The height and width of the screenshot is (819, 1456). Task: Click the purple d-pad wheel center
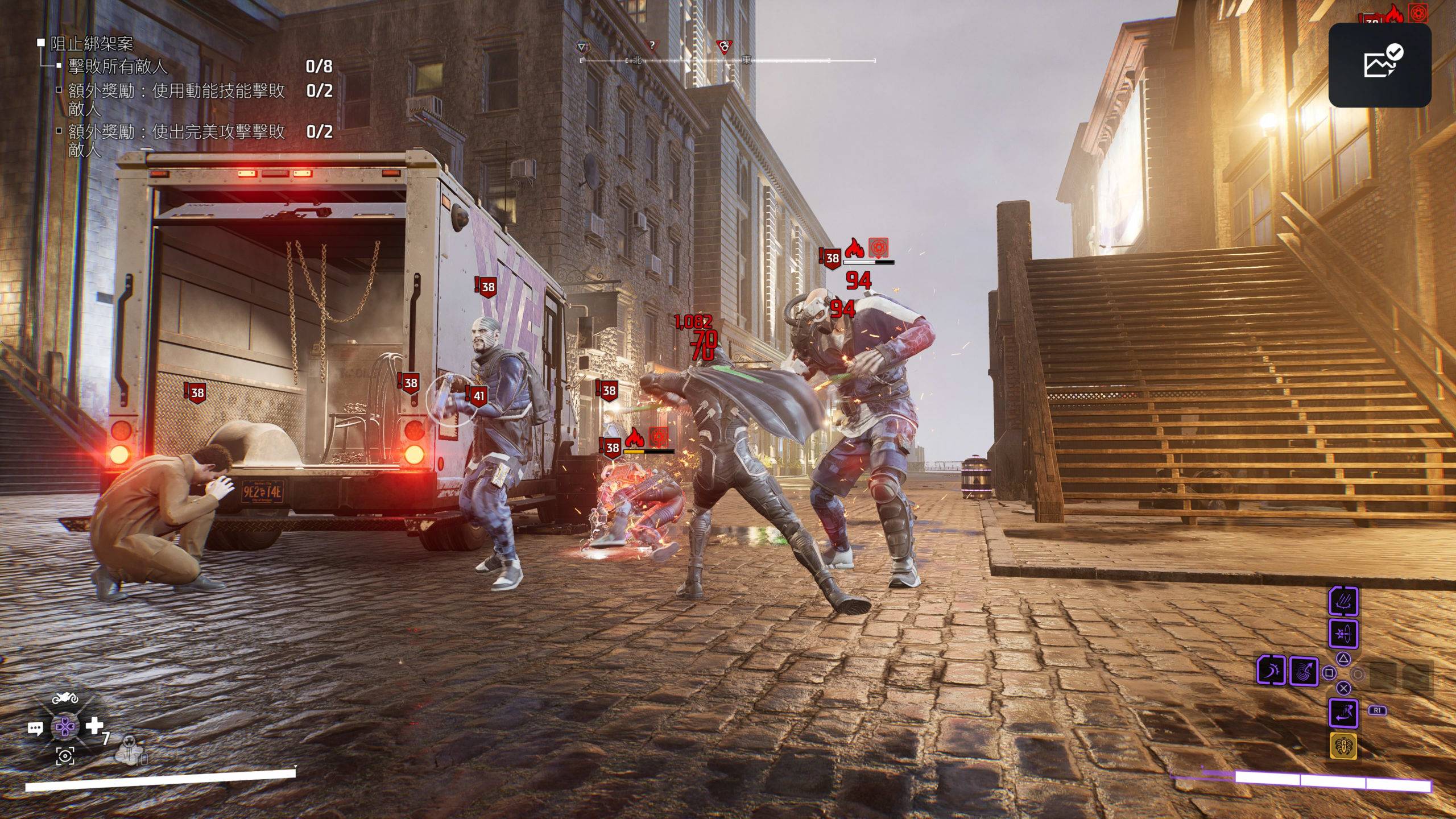coord(65,727)
